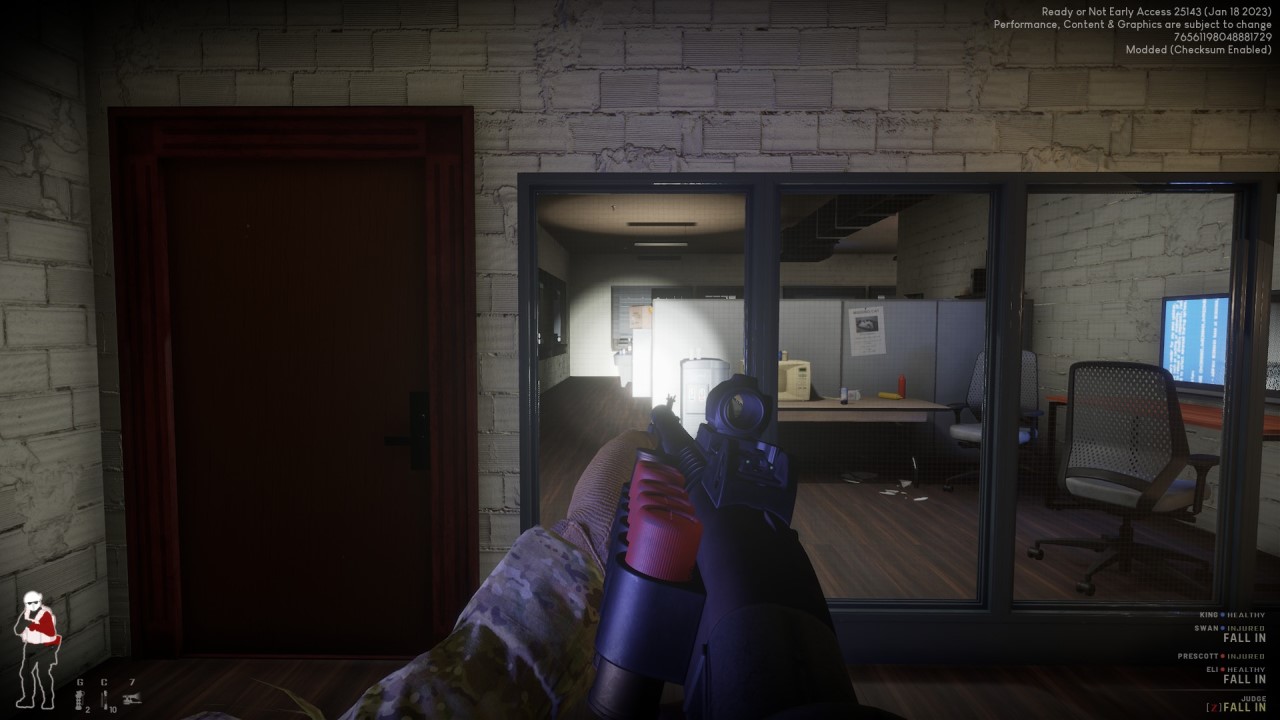Toggle SWAN's blue status indicator
This screenshot has width=1280, height=720.
pyautogui.click(x=1222, y=628)
